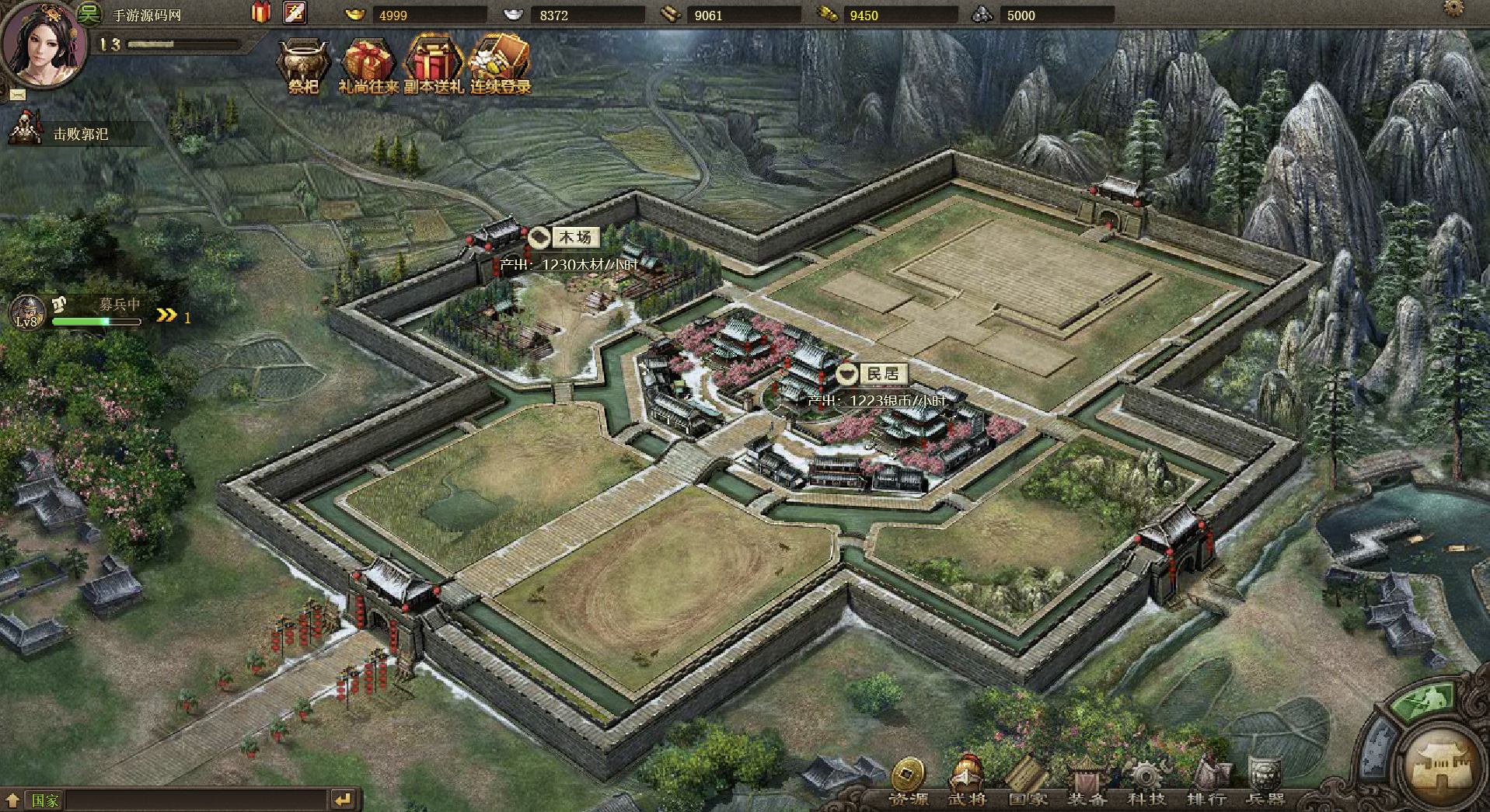Screen dimensions: 1490x812
Task: Click the chat send arrow button
Action: point(343,799)
